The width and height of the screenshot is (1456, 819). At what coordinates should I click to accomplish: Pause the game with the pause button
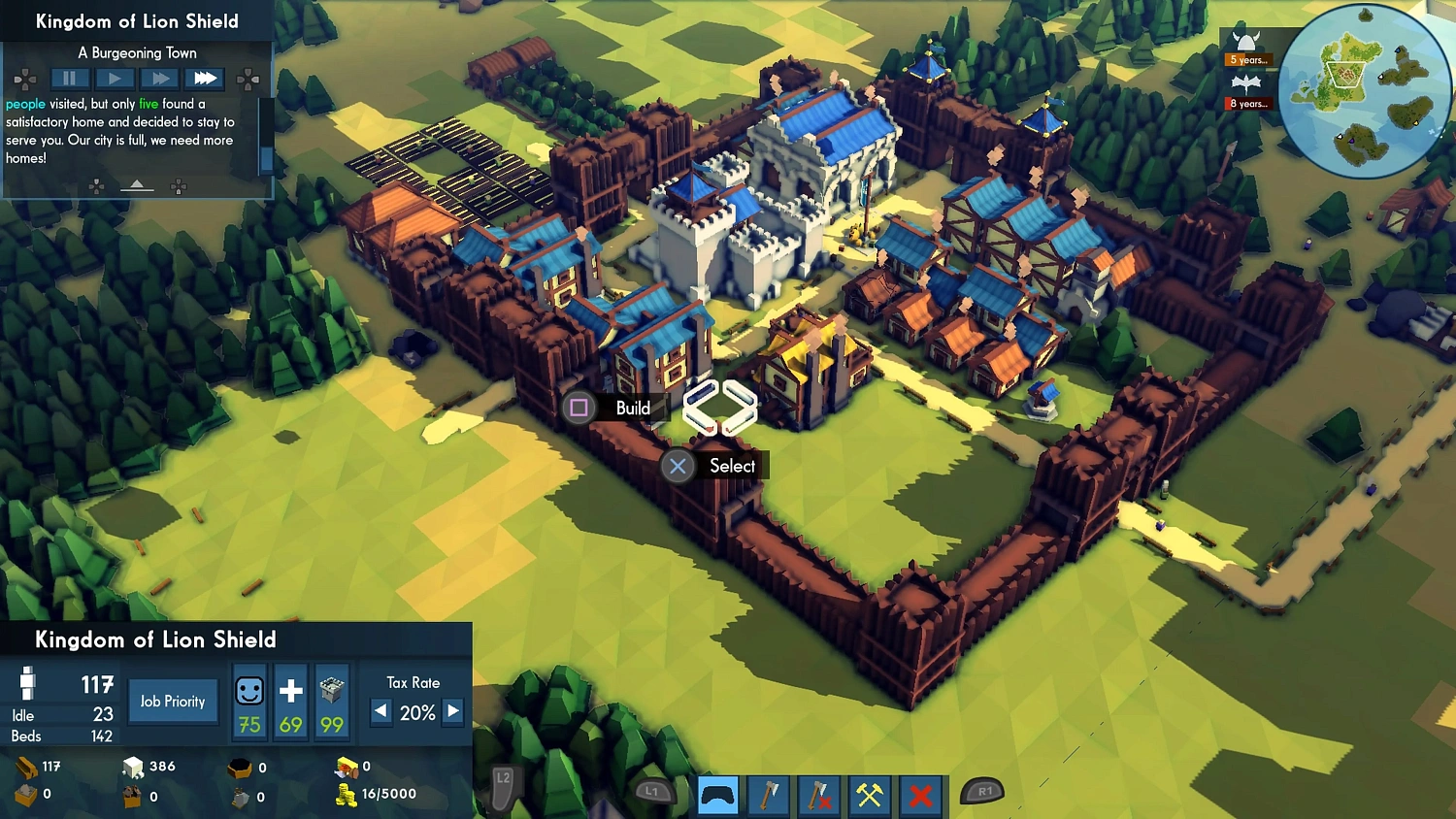click(x=68, y=79)
